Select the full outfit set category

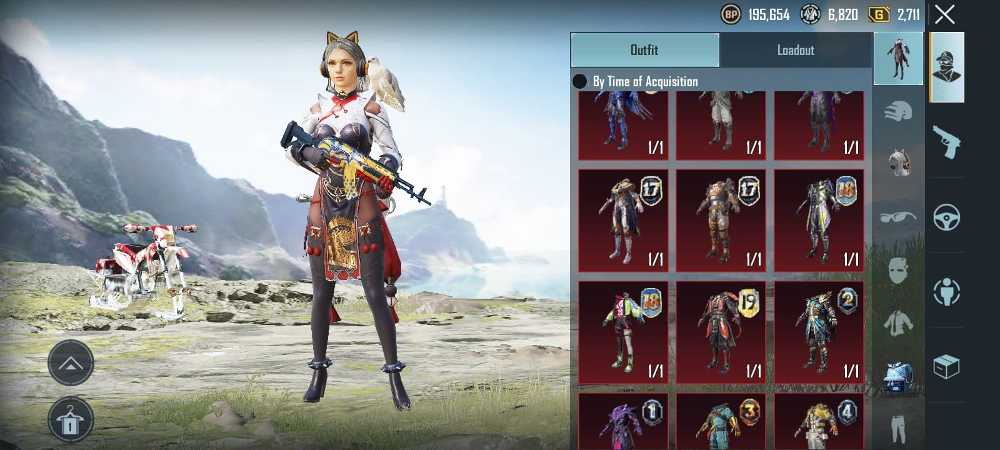[x=898, y=58]
